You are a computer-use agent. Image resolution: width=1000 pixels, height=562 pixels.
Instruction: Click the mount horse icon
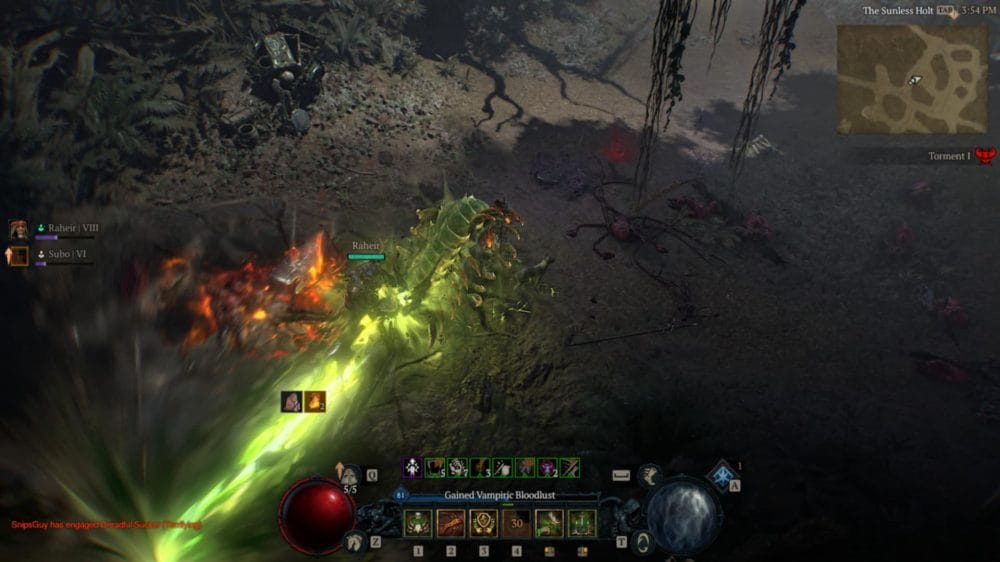354,541
